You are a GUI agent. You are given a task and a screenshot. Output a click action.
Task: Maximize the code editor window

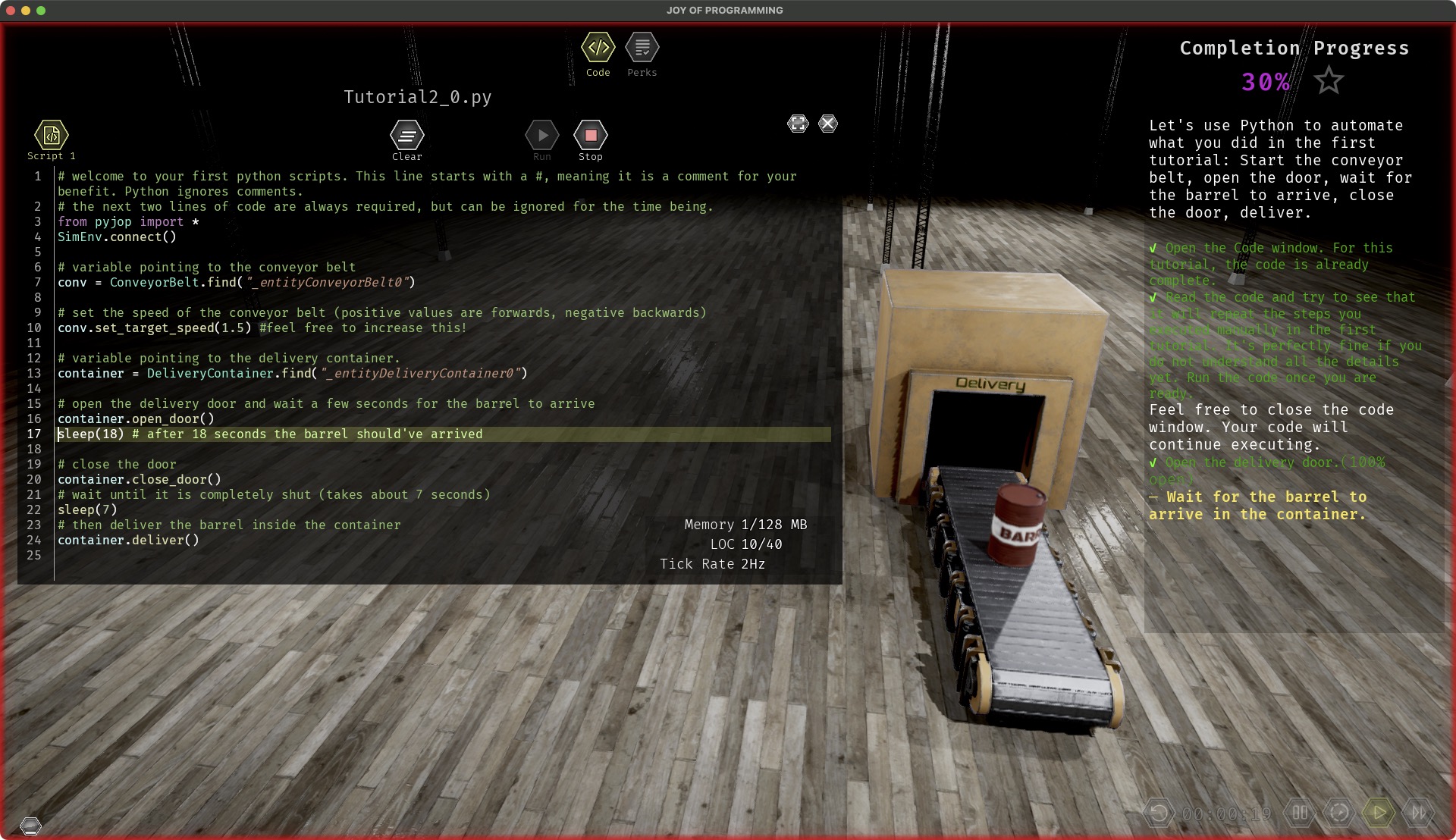pos(798,124)
